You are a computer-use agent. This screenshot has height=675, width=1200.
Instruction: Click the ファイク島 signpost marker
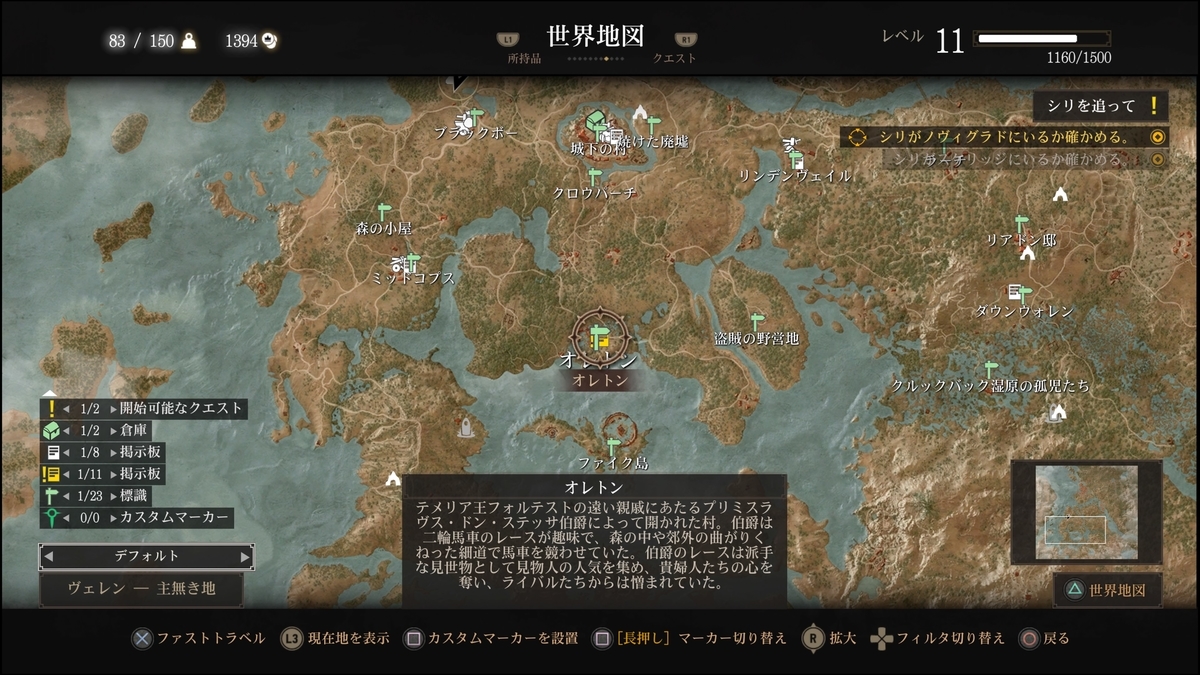click(x=613, y=446)
